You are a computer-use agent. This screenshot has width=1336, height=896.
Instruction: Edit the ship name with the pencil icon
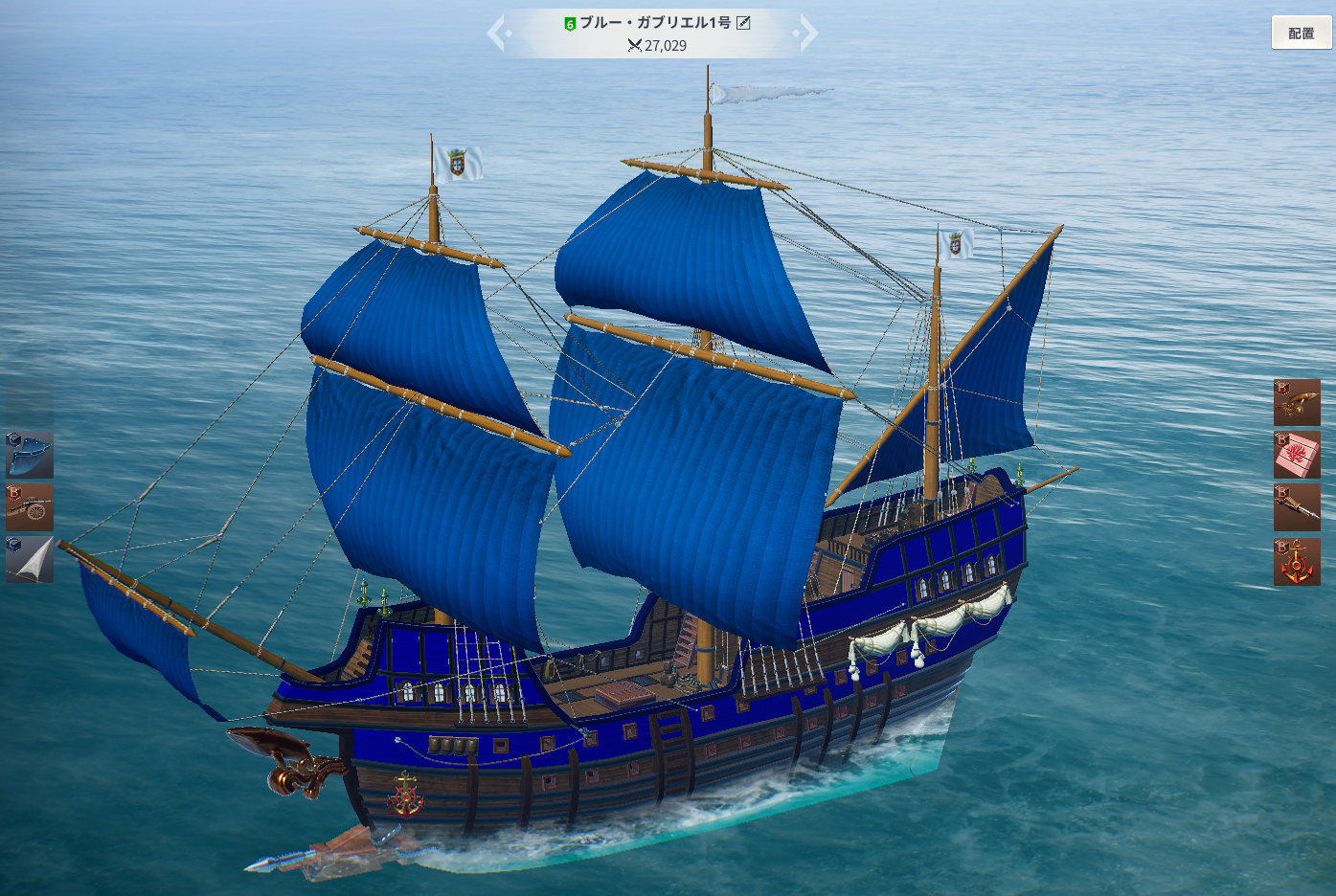coord(743,22)
